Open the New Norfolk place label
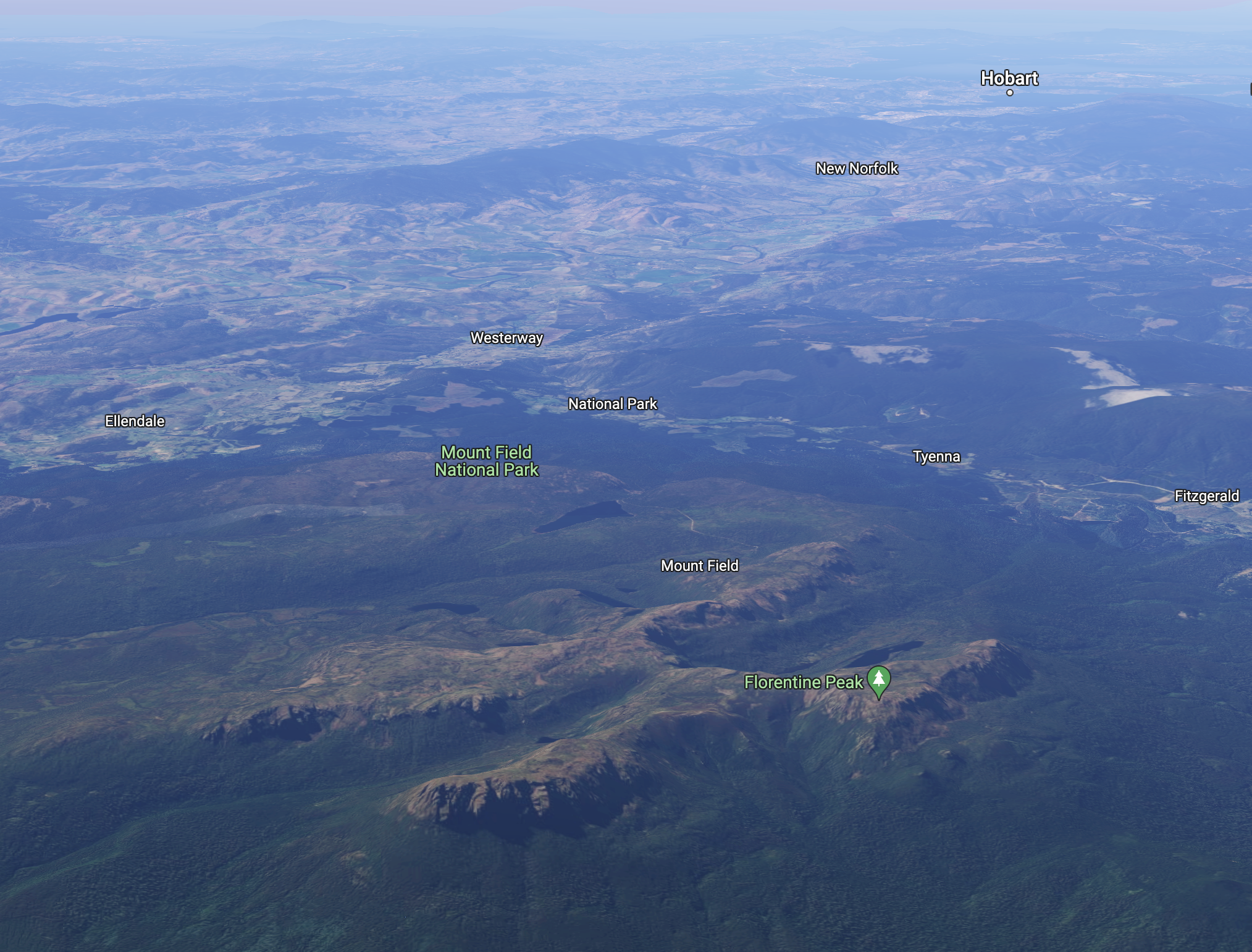The image size is (1252, 952). click(857, 169)
